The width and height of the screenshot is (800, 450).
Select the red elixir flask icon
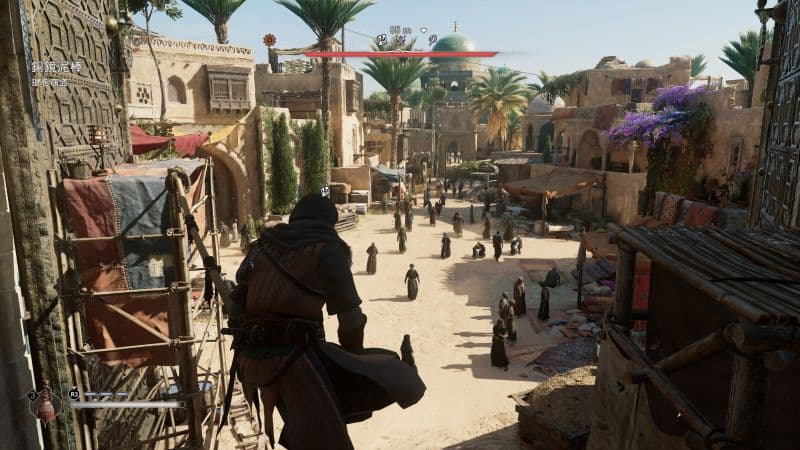click(44, 404)
